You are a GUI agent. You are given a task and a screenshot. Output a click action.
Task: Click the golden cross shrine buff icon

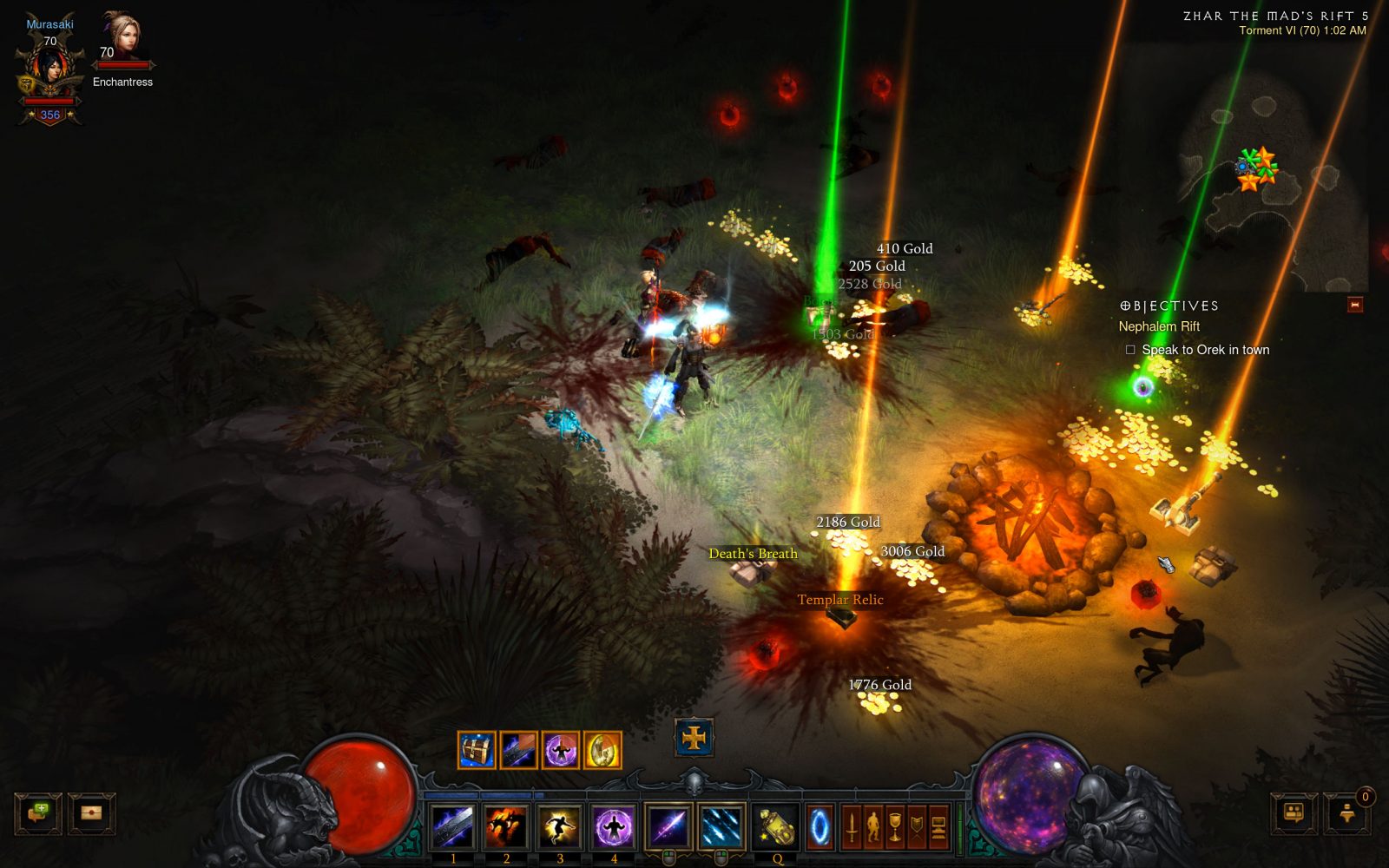694,738
